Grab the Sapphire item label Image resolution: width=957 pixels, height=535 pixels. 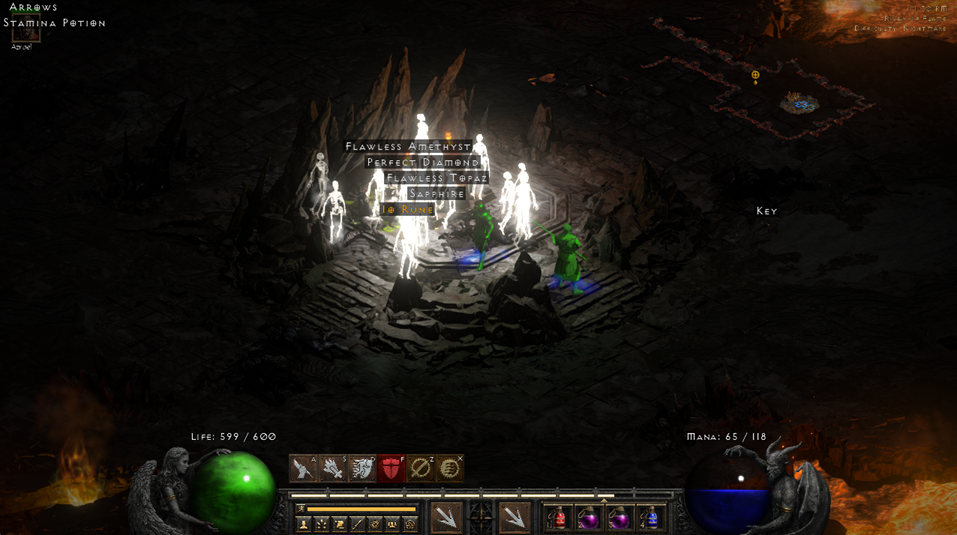(437, 194)
